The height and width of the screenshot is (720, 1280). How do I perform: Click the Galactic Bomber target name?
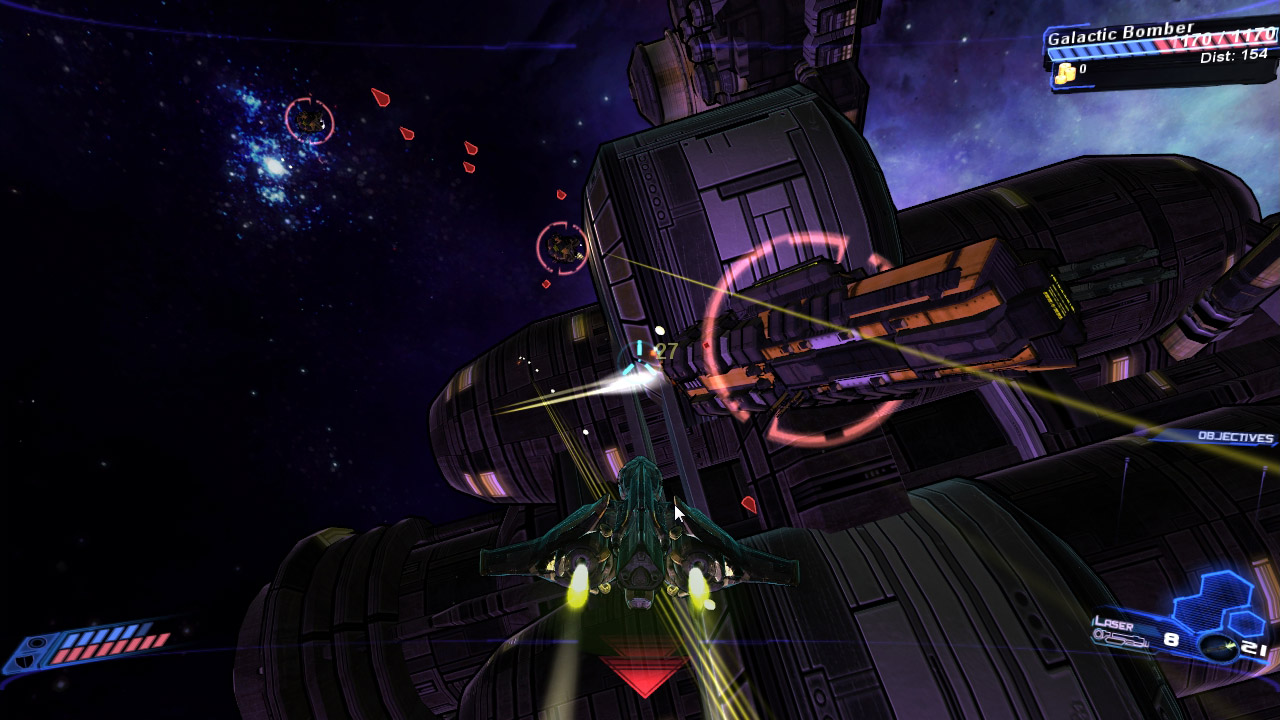[x=1119, y=34]
